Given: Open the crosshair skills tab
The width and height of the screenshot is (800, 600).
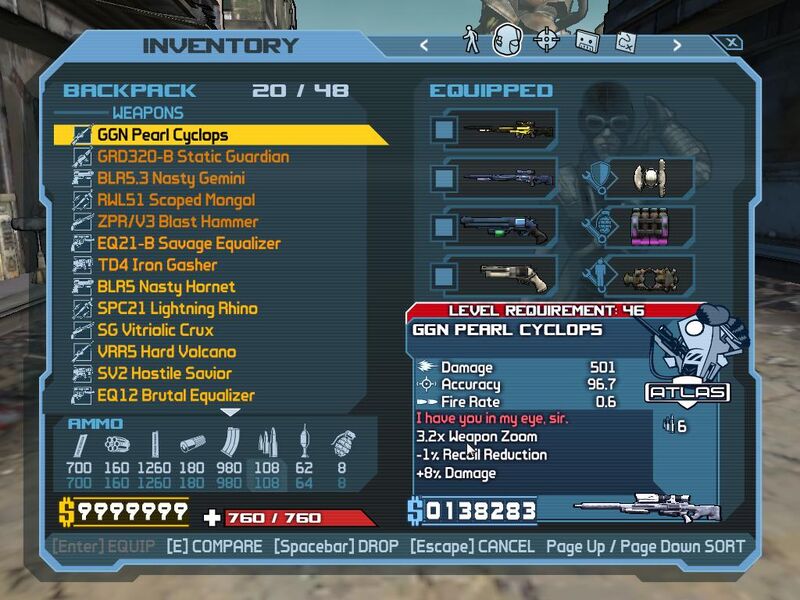Looking at the screenshot, I should pyautogui.click(x=546, y=41).
